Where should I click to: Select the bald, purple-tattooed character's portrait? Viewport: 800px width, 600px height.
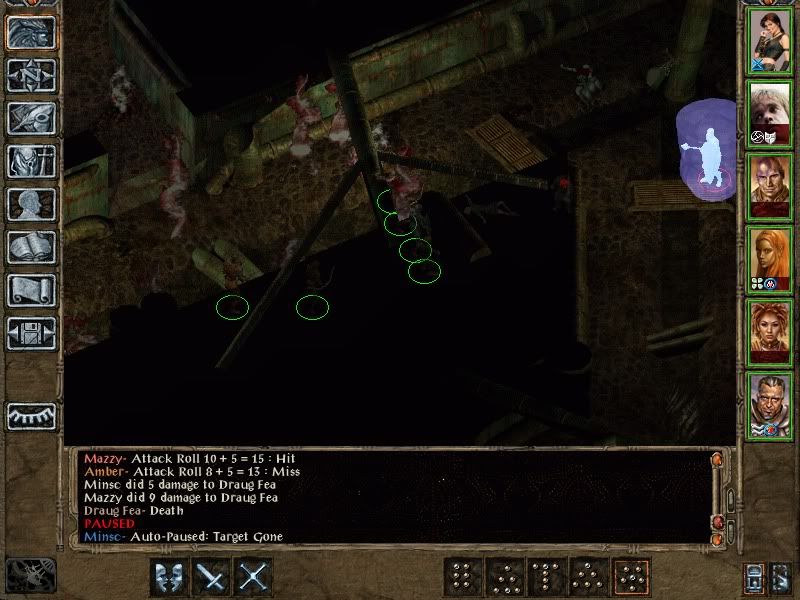[771, 186]
